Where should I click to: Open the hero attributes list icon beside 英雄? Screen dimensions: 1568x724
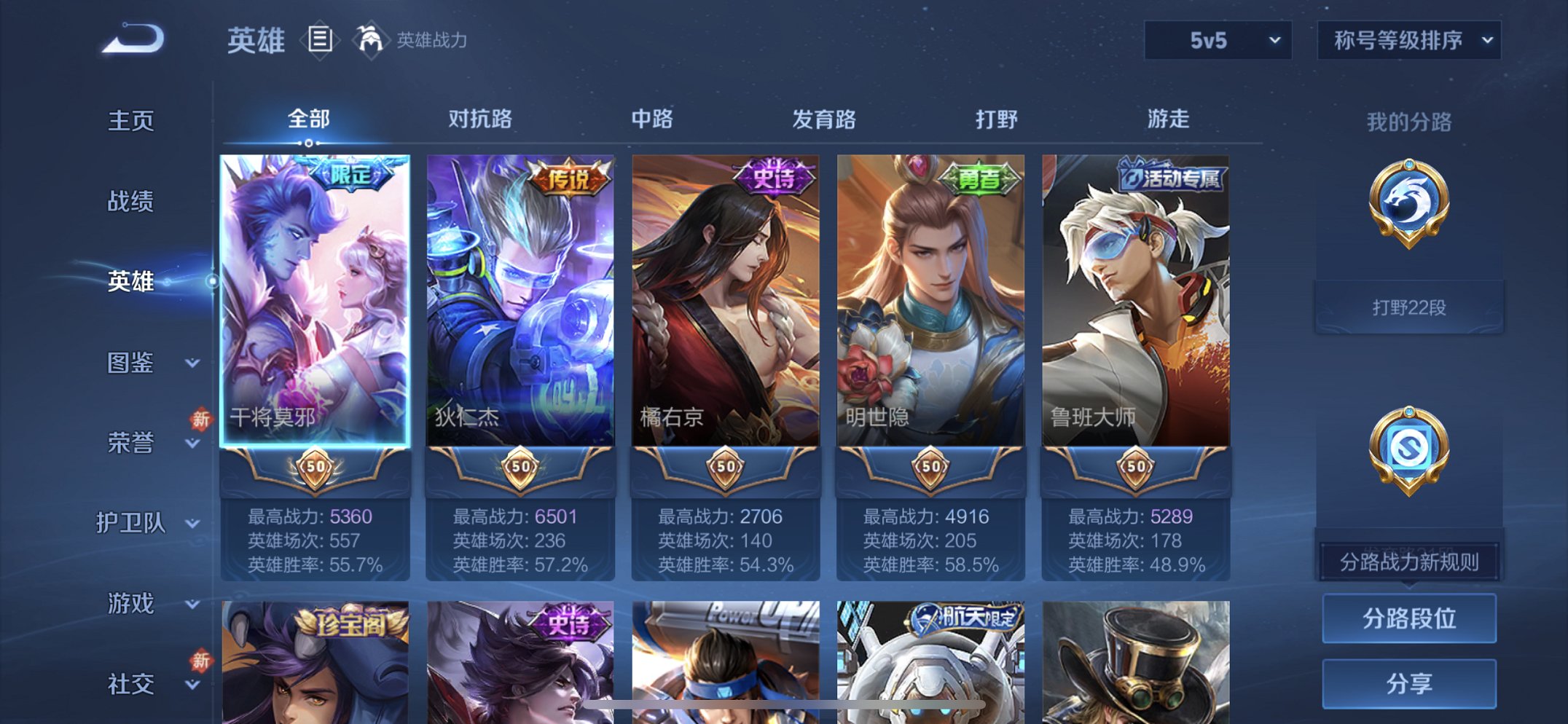[x=319, y=42]
